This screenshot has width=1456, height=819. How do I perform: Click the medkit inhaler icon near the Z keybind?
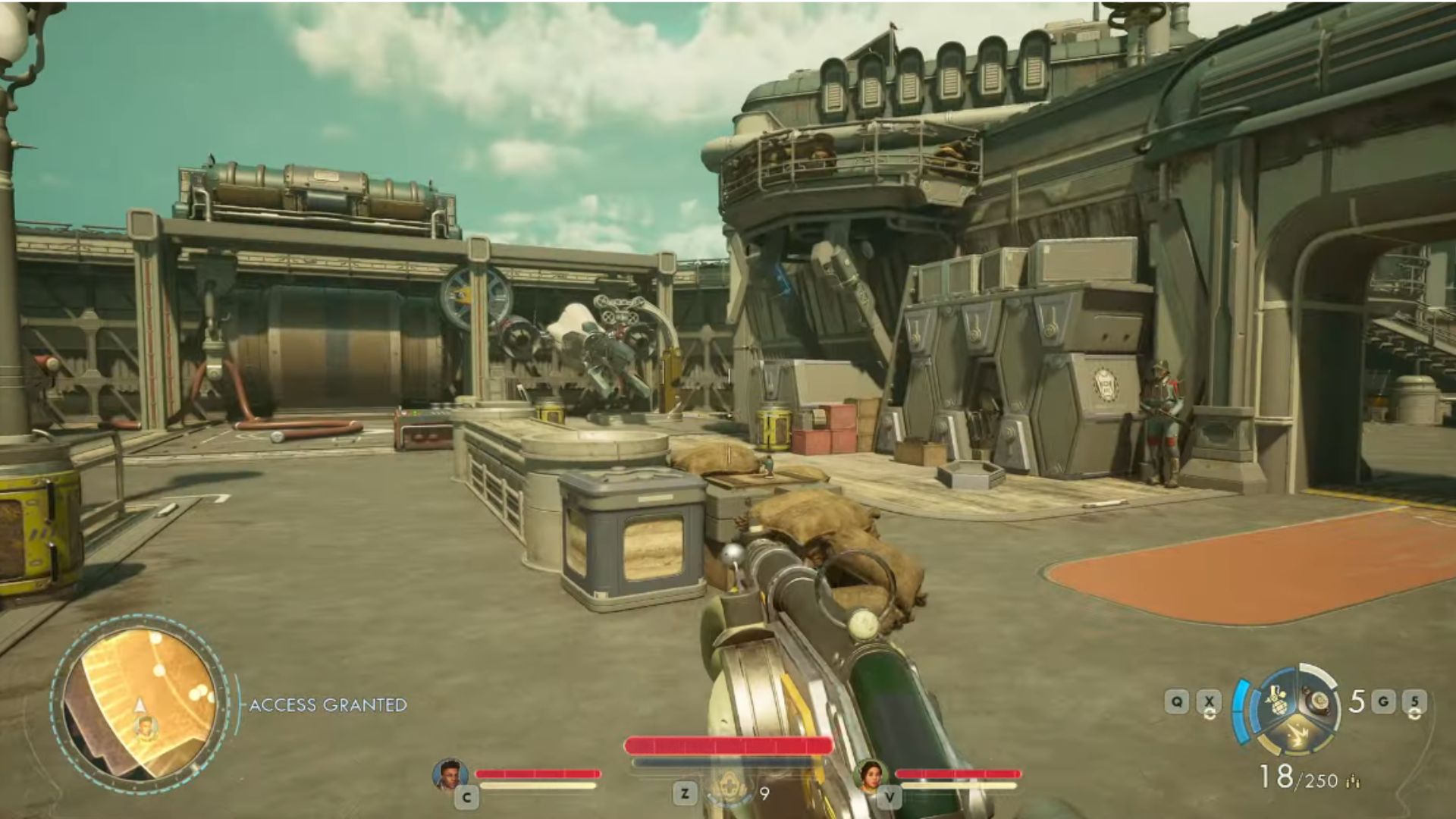pos(730,787)
